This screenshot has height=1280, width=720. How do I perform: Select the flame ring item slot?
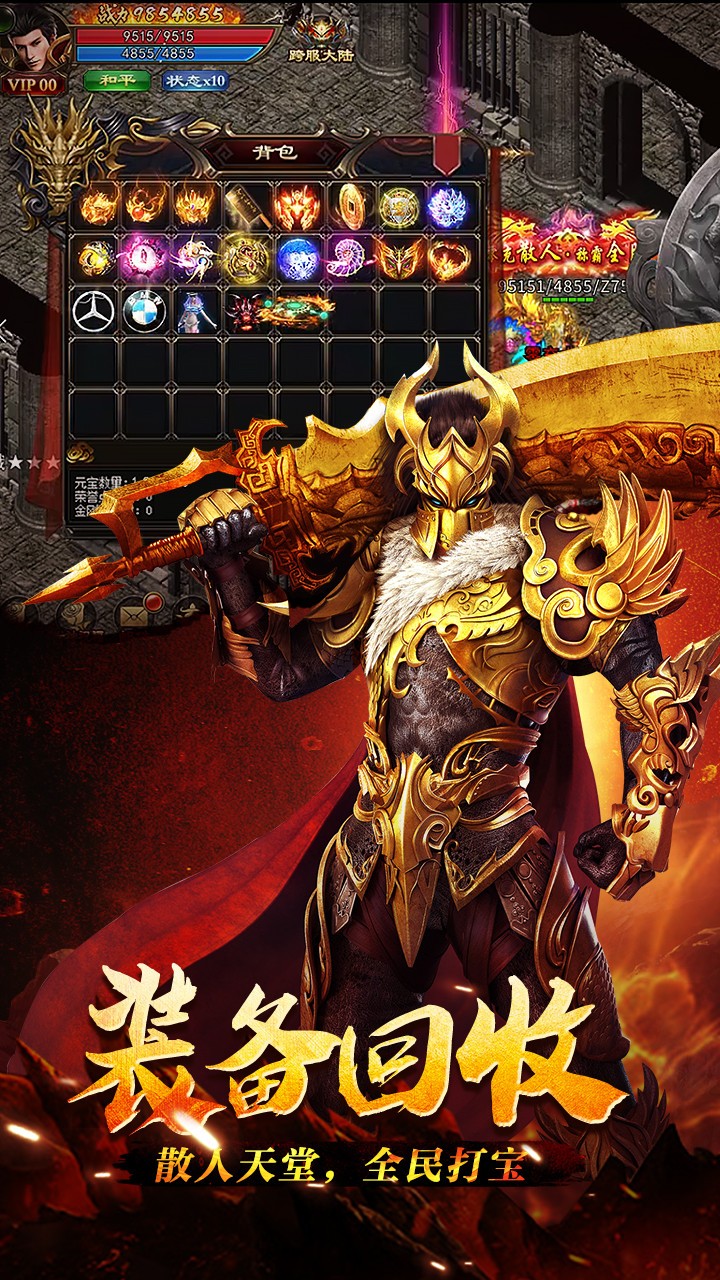click(447, 258)
